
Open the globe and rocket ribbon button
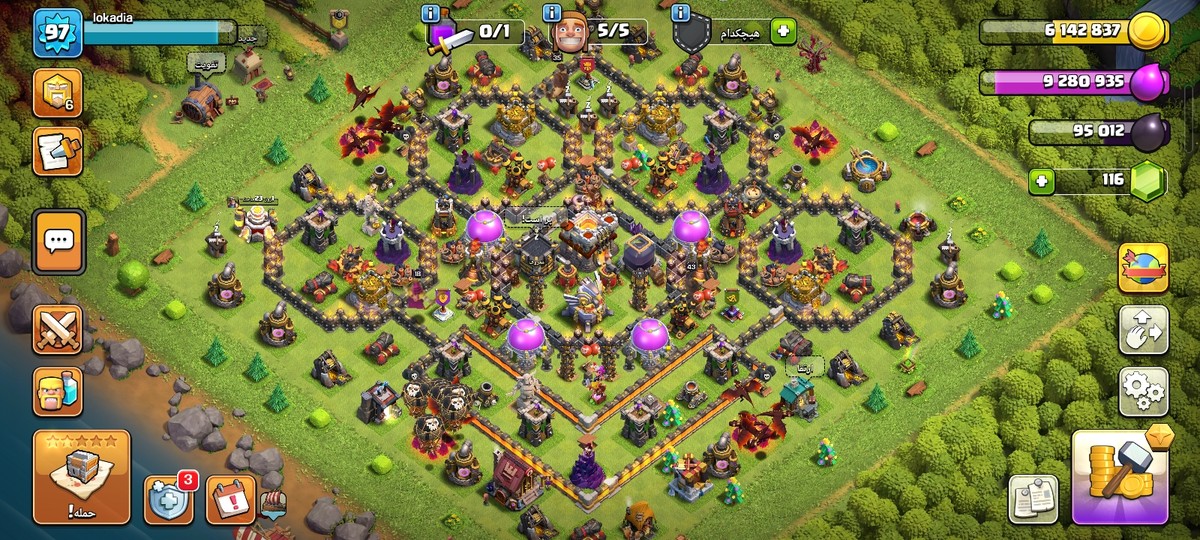click(x=1143, y=269)
